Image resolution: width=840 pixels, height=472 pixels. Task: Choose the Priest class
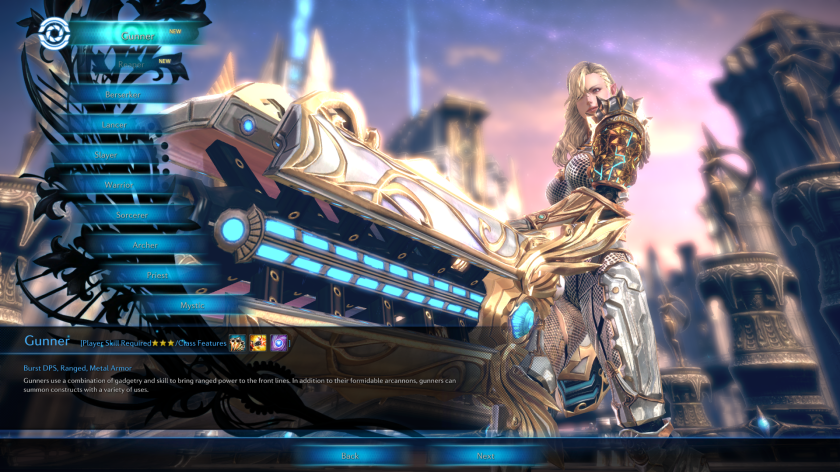[158, 275]
